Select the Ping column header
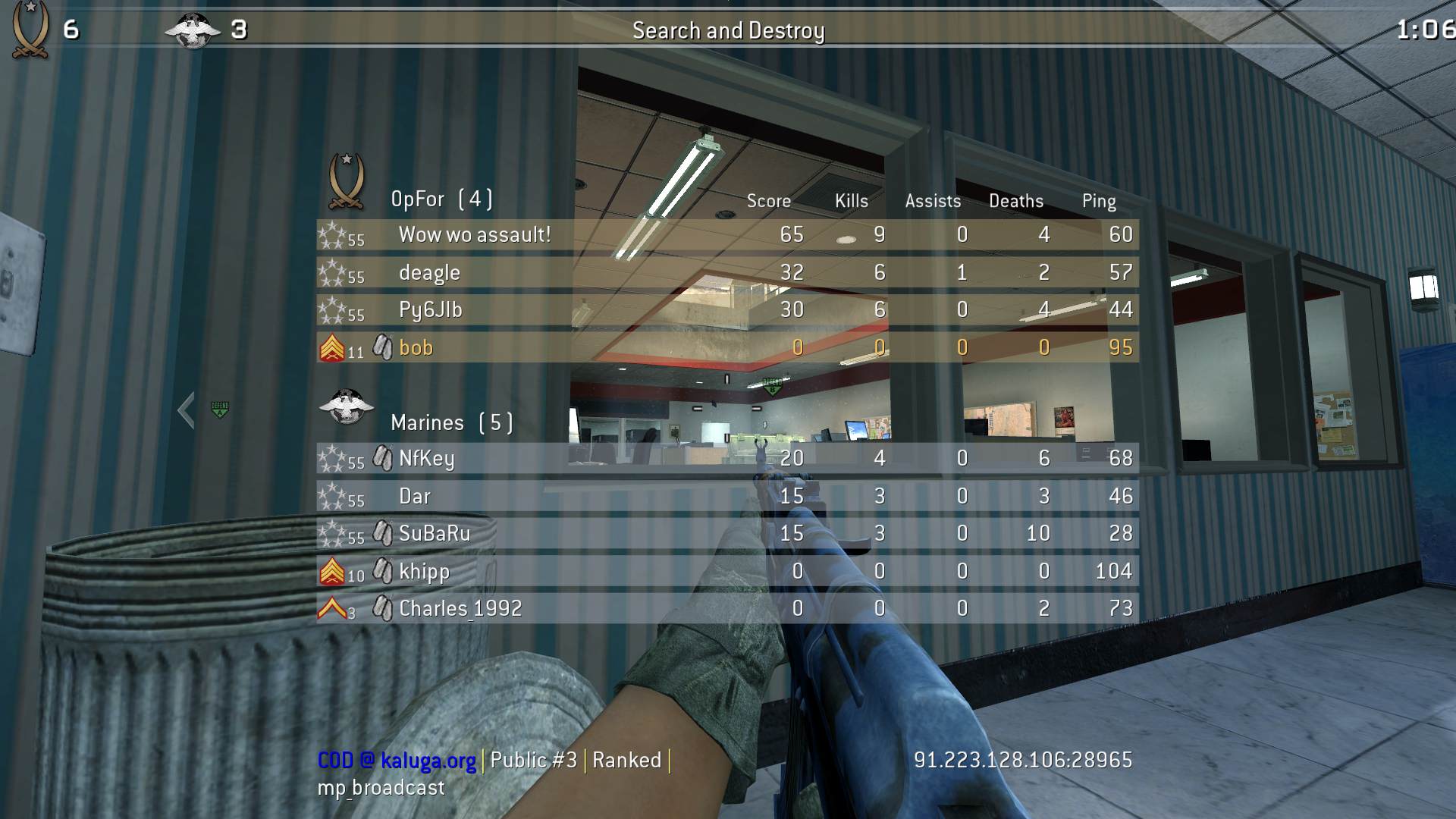Viewport: 1456px width, 819px height. coord(1099,201)
